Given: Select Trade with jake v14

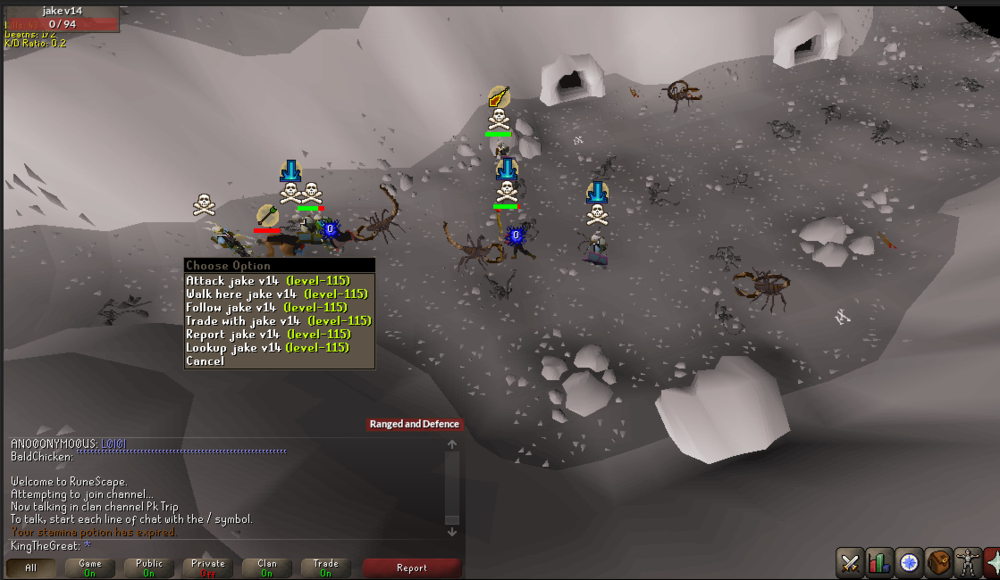Looking at the screenshot, I should pyautogui.click(x=278, y=321).
